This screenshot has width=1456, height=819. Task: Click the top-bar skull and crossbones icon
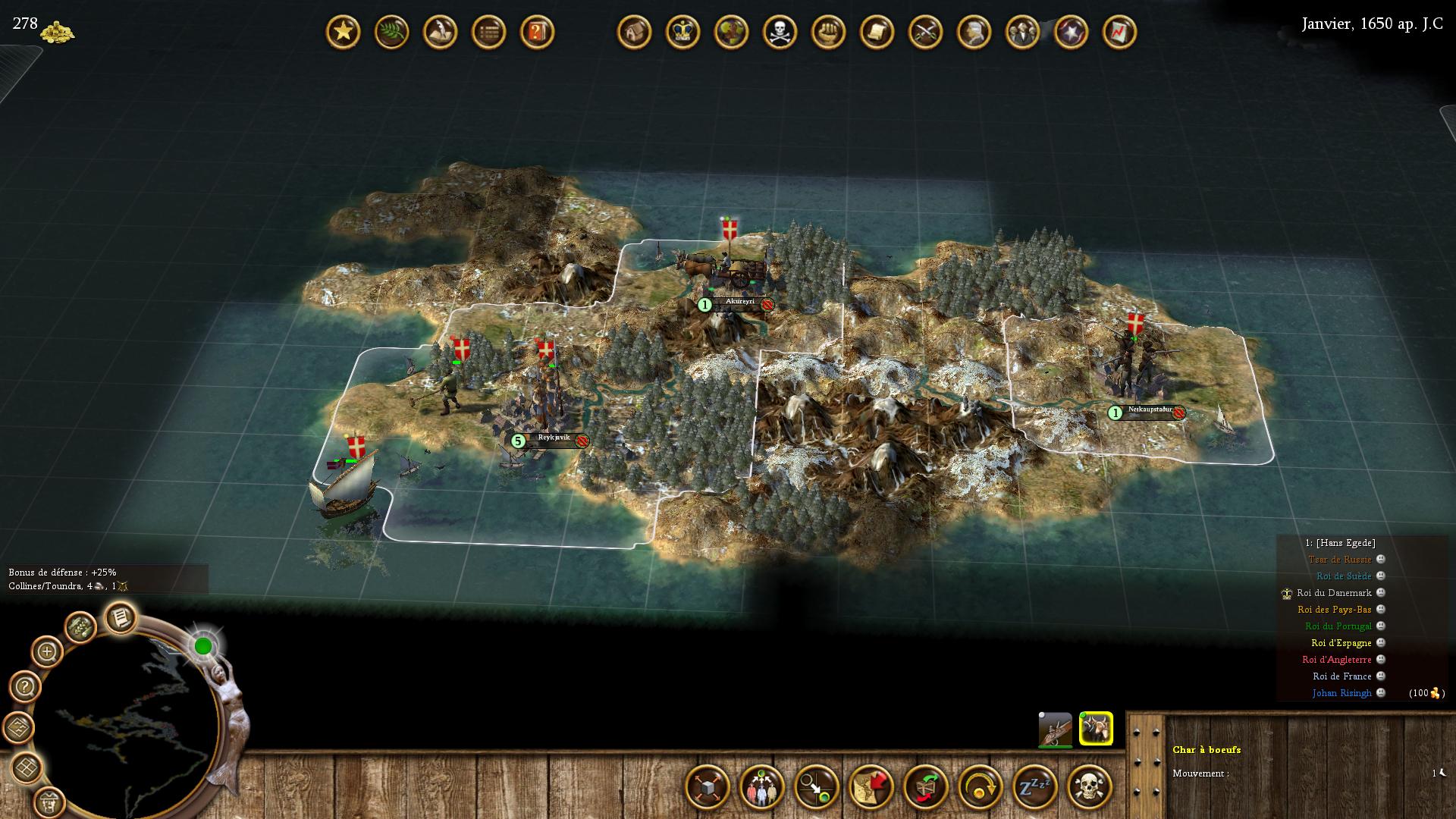point(780,33)
